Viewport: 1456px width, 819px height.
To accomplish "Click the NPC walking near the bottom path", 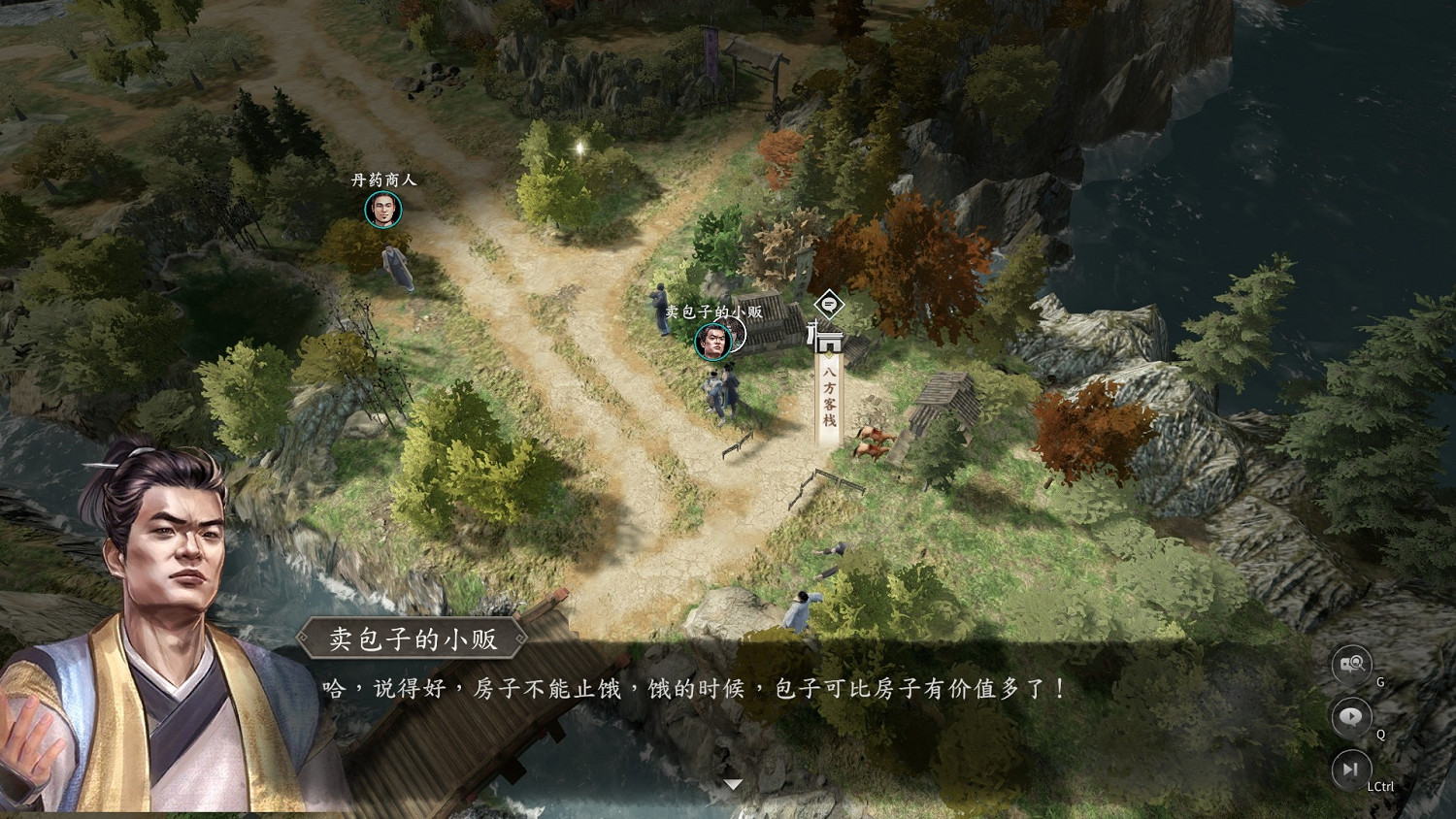I will click(x=801, y=608).
